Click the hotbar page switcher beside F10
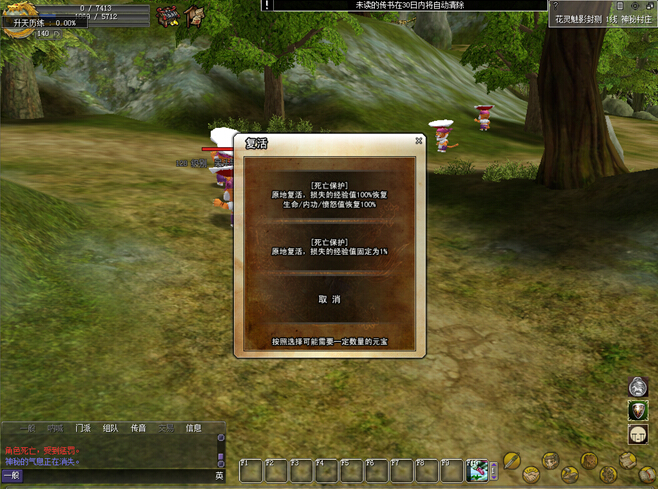Viewport: 658px width, 489px height. click(x=494, y=470)
